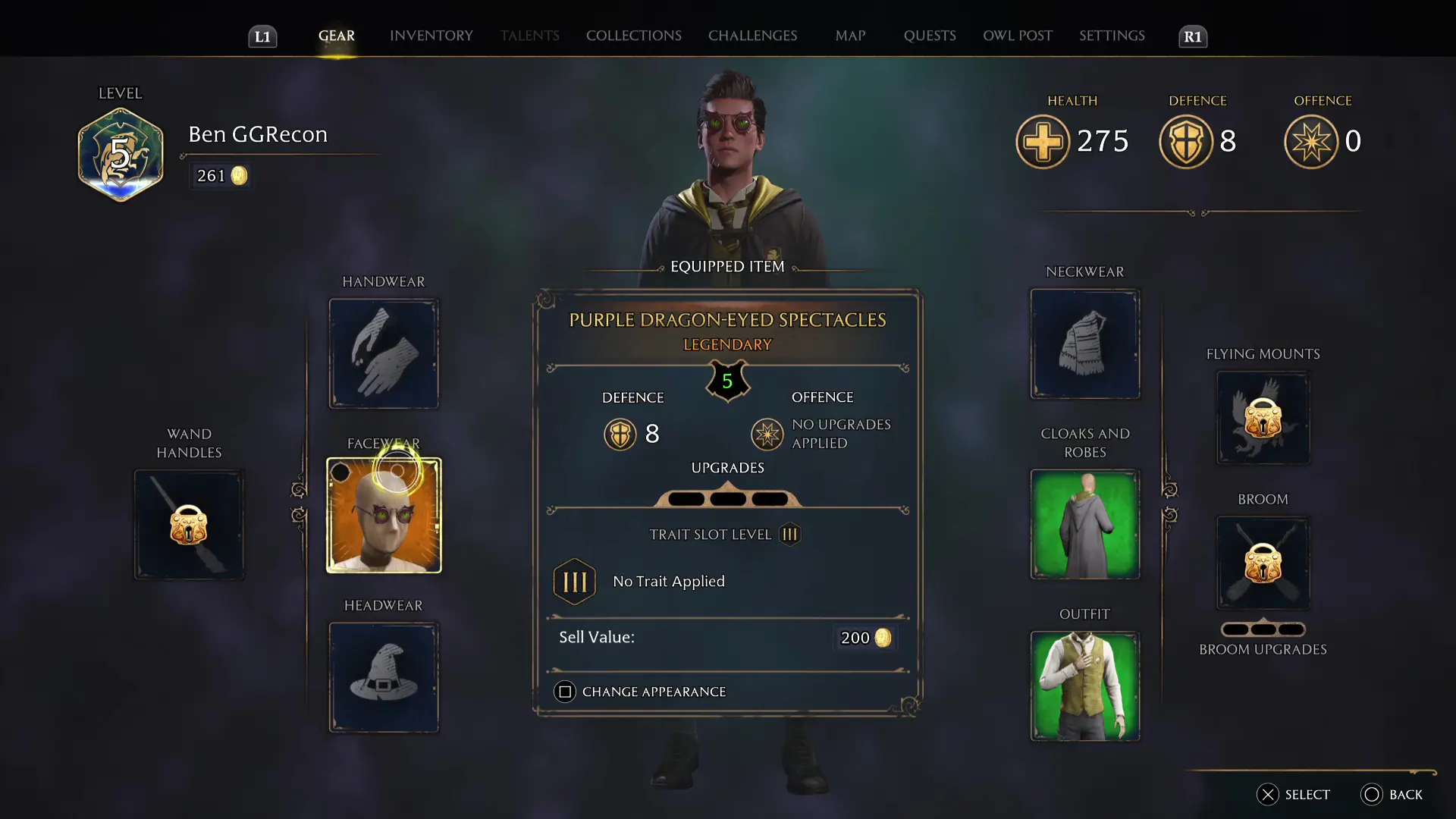Screen dimensions: 1456x819
Task: Go to the Owl Post menu
Action: click(x=1017, y=36)
